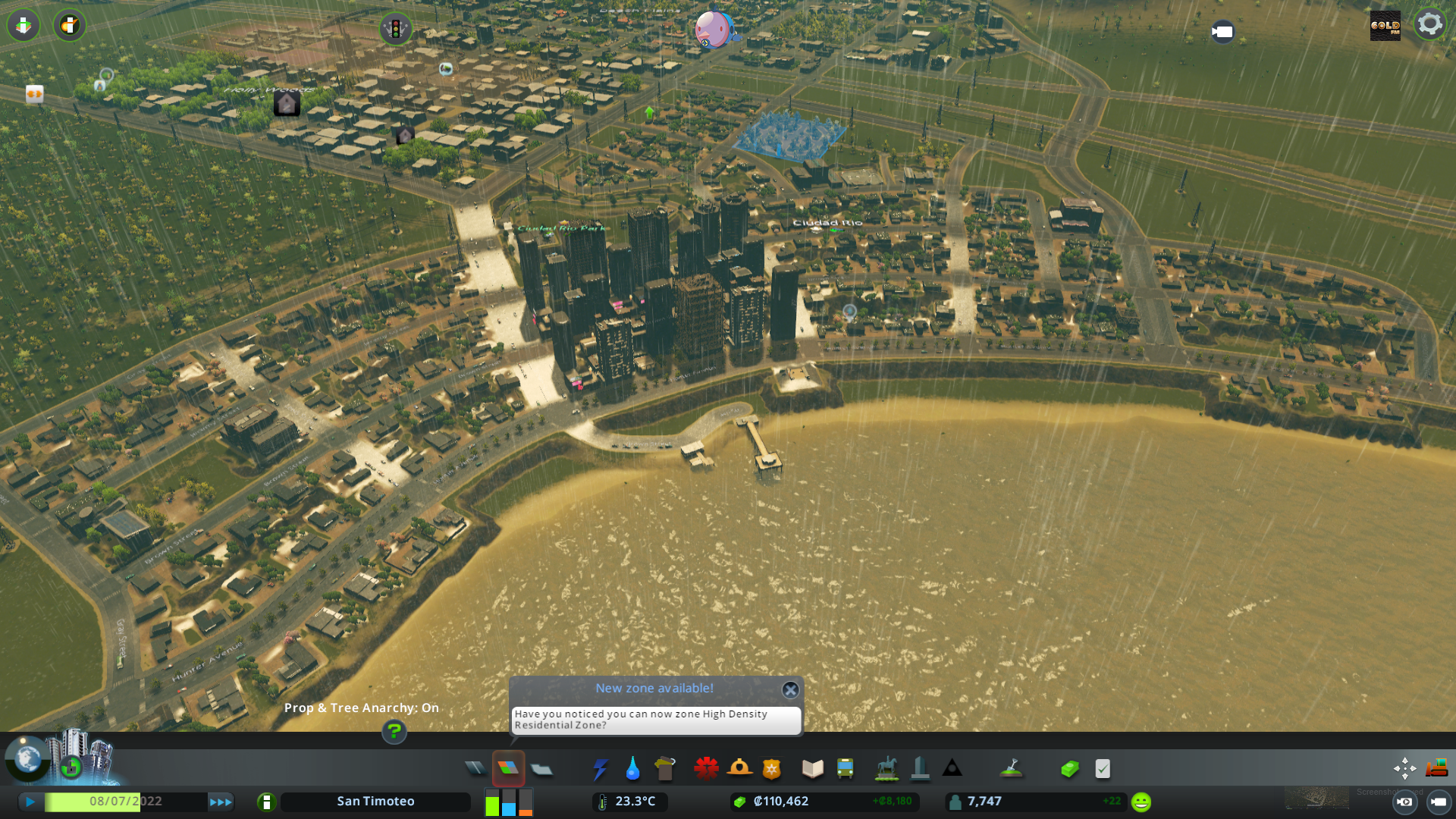
Task: Select the Landscaping shovel tool
Action: [1012, 768]
